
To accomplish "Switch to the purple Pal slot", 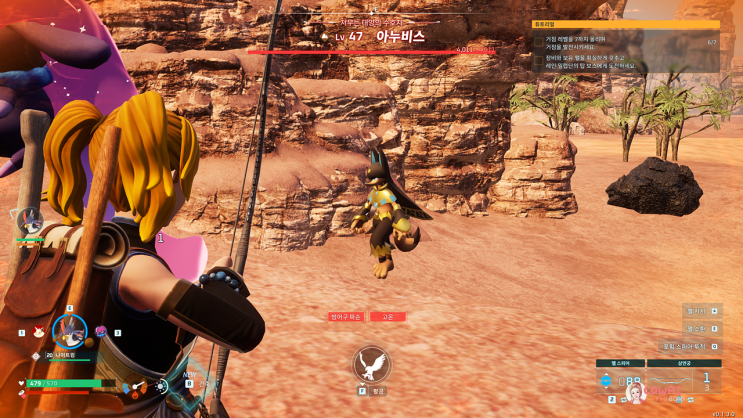I will point(102,331).
